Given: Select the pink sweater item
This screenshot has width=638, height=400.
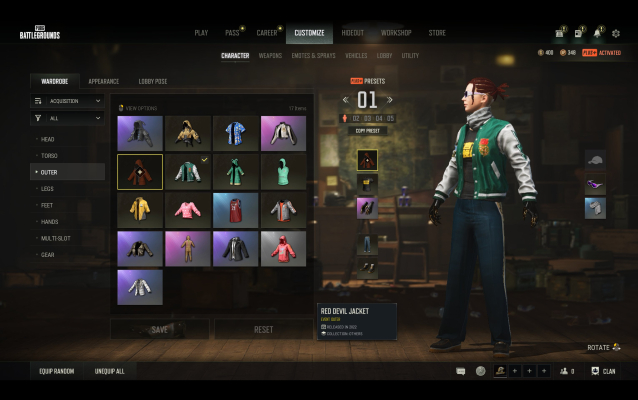Looking at the screenshot, I should click(x=187, y=209).
